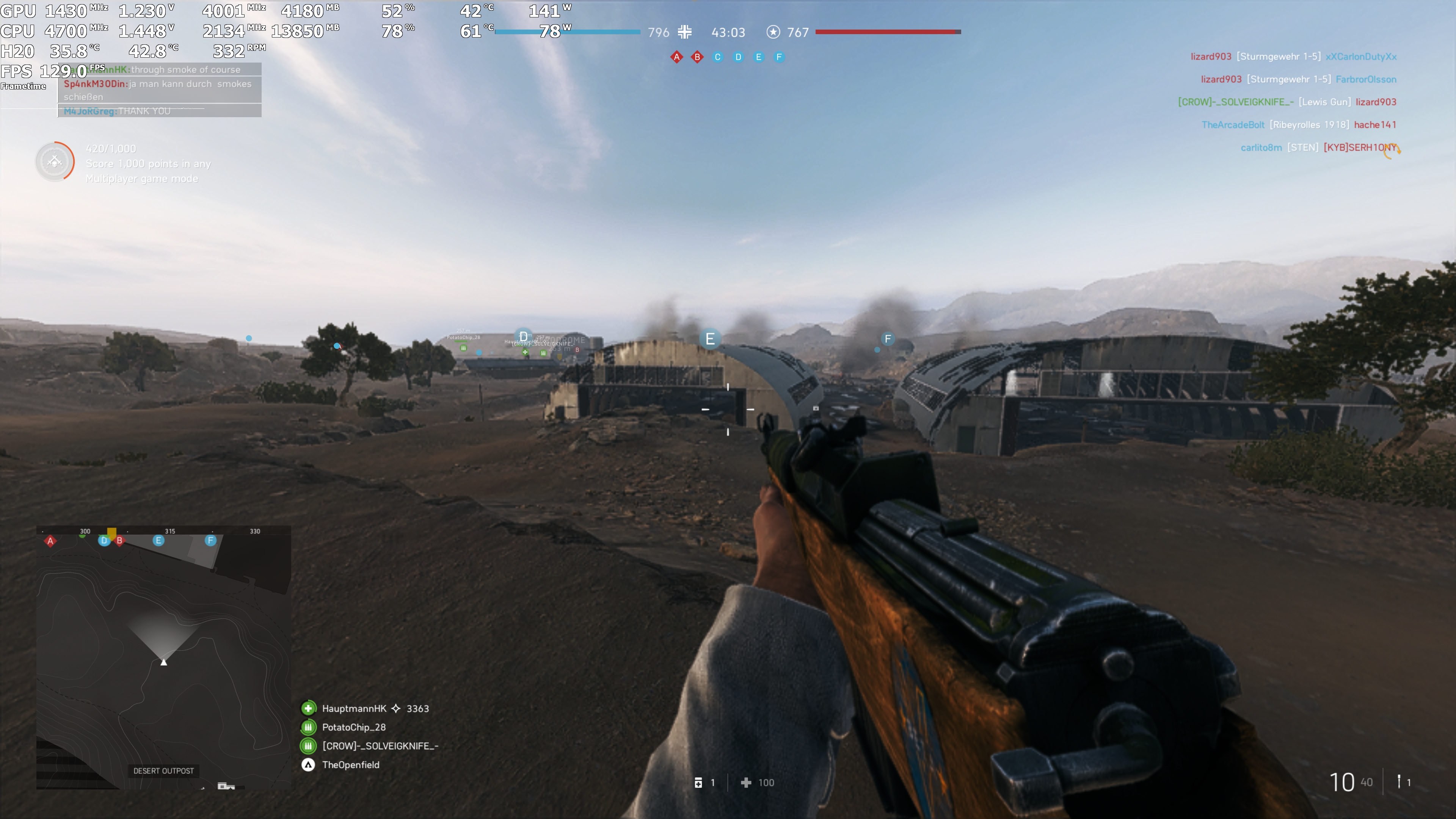
Task: Click the grenade icon beside the 100 counter
Action: click(745, 783)
